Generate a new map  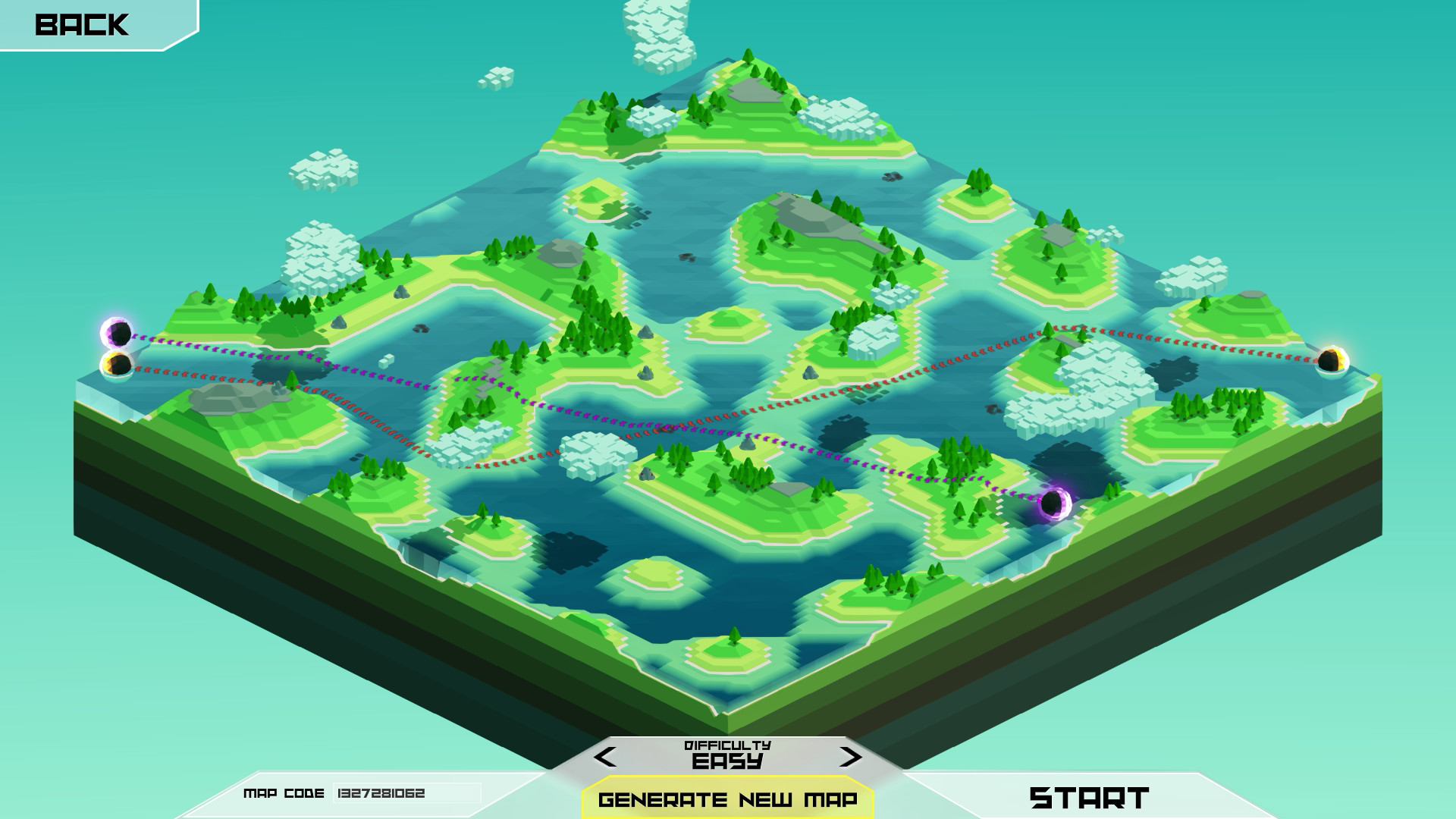tap(726, 799)
